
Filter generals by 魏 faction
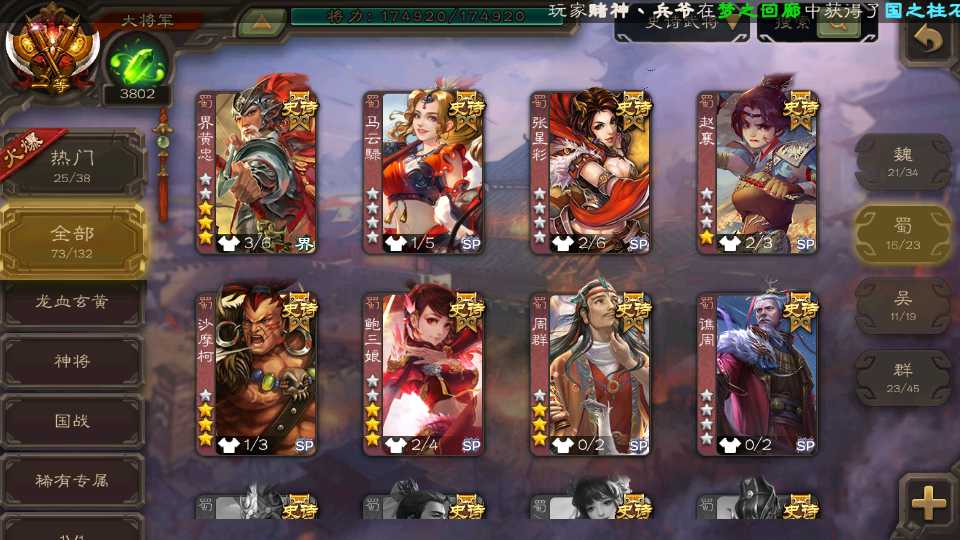(903, 161)
